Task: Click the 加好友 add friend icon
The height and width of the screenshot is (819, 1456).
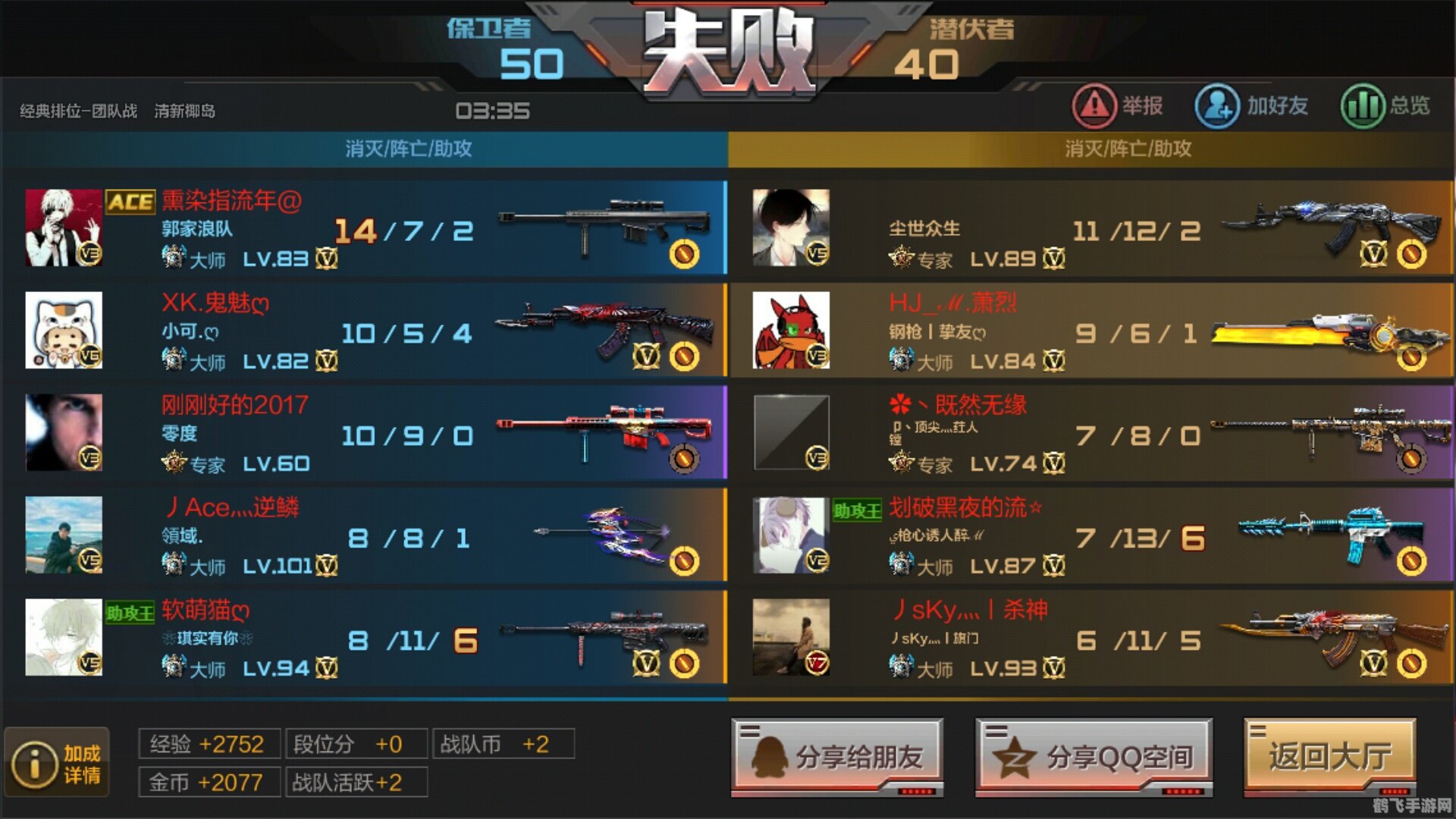Action: click(x=1216, y=106)
